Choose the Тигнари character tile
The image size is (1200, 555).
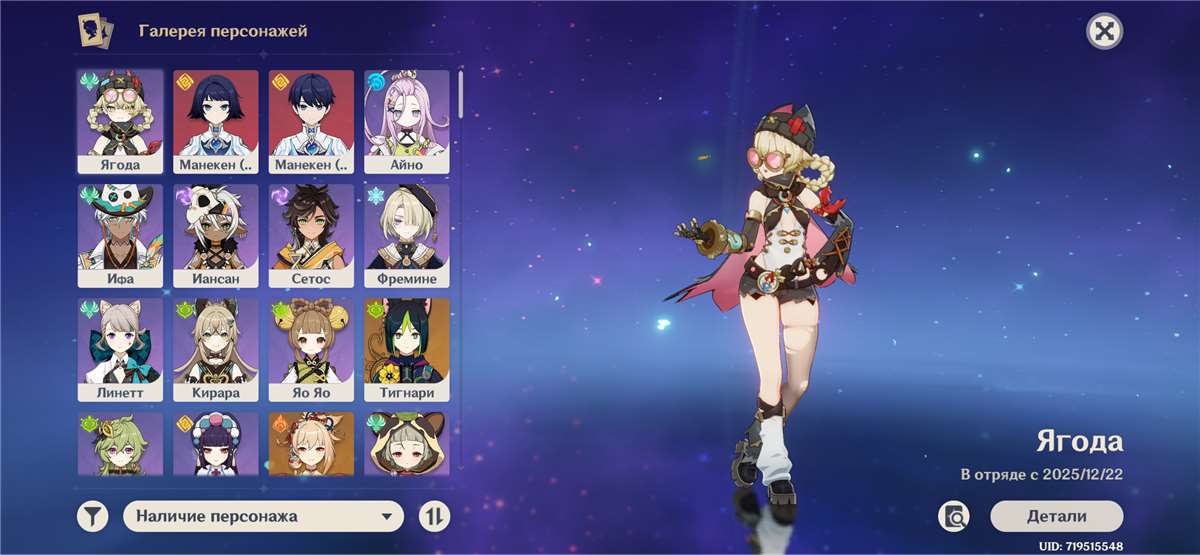(406, 349)
